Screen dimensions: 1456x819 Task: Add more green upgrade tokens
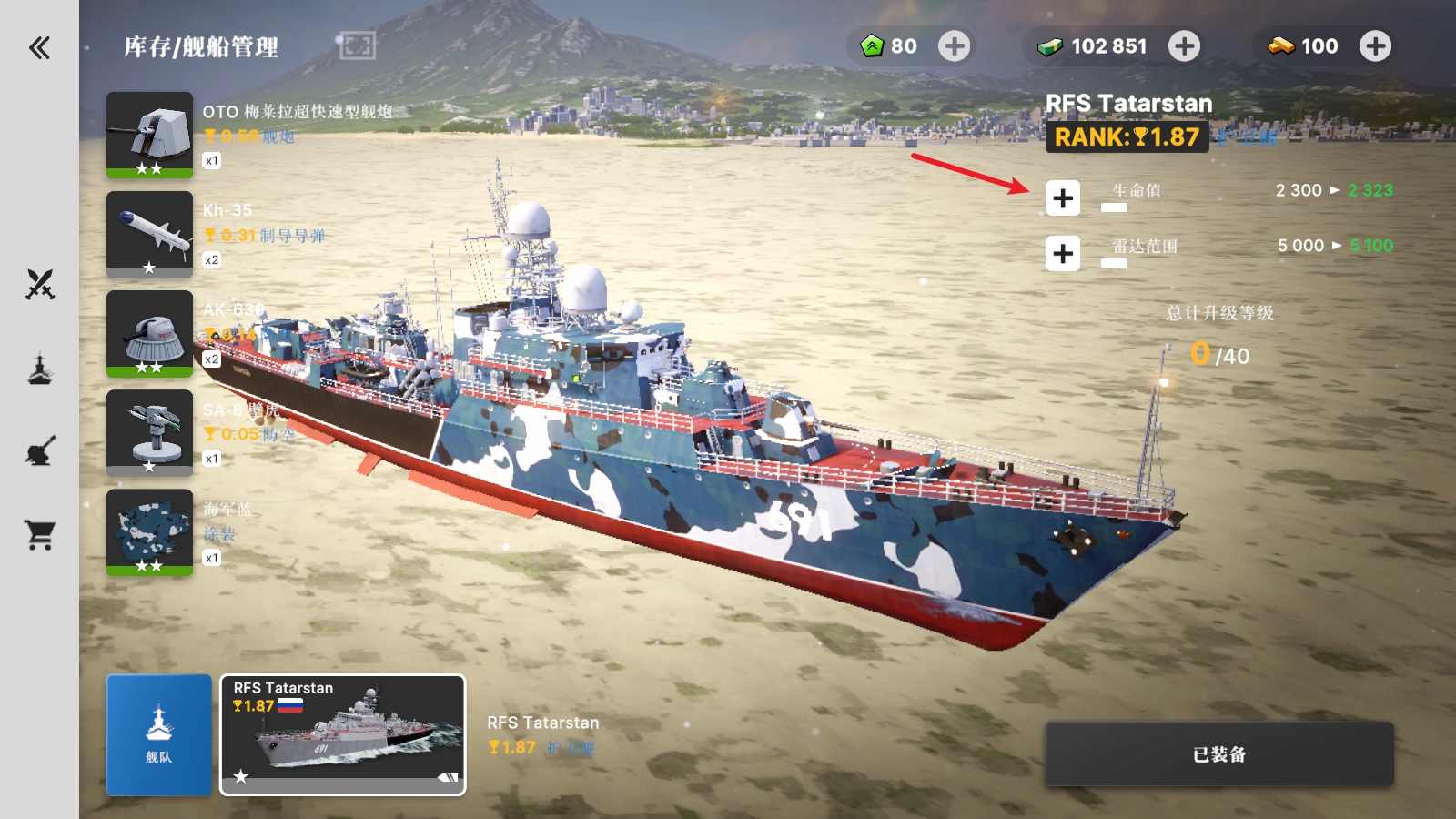click(x=954, y=46)
